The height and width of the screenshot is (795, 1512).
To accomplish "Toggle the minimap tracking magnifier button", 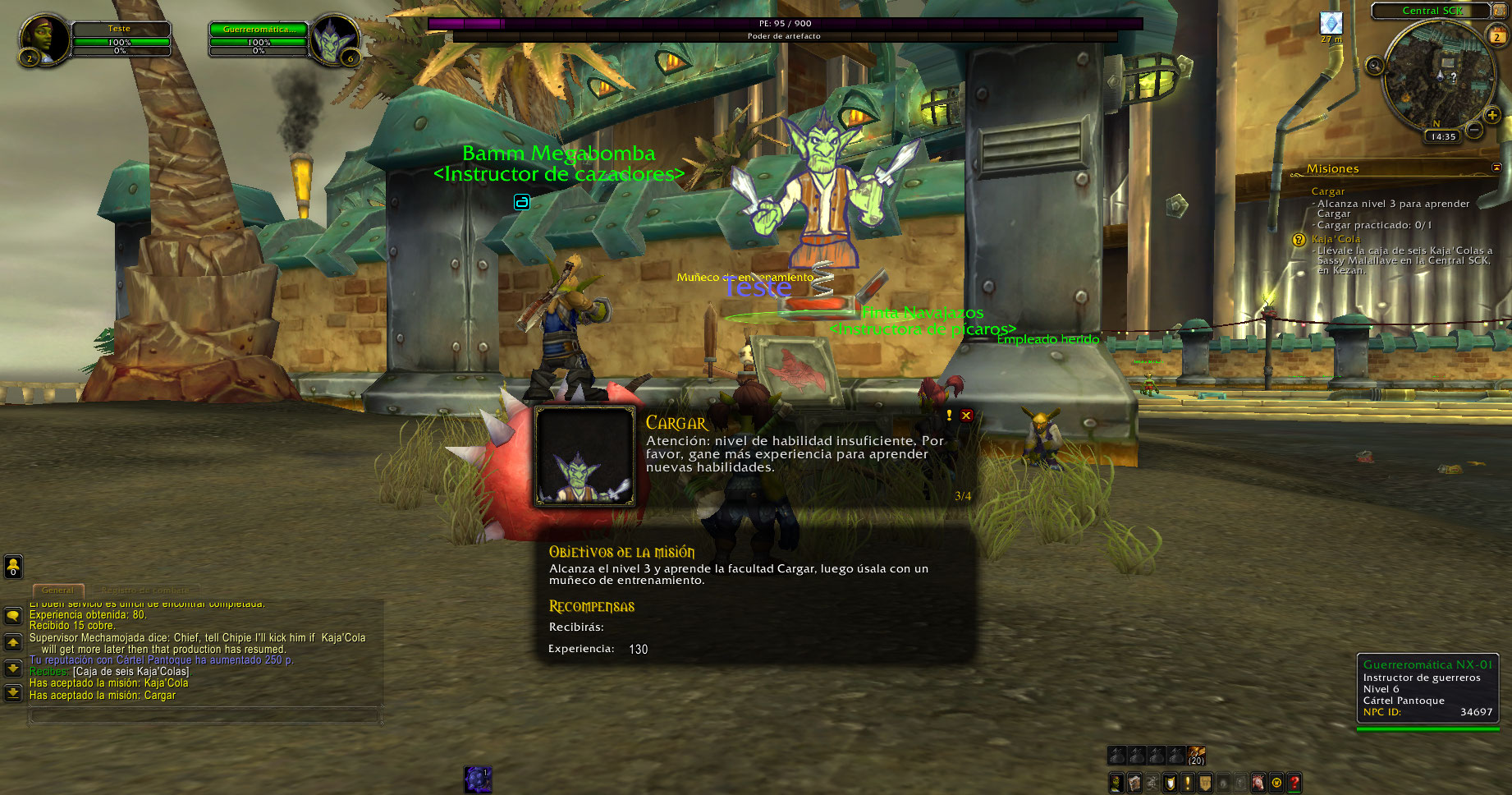I will point(1375,66).
